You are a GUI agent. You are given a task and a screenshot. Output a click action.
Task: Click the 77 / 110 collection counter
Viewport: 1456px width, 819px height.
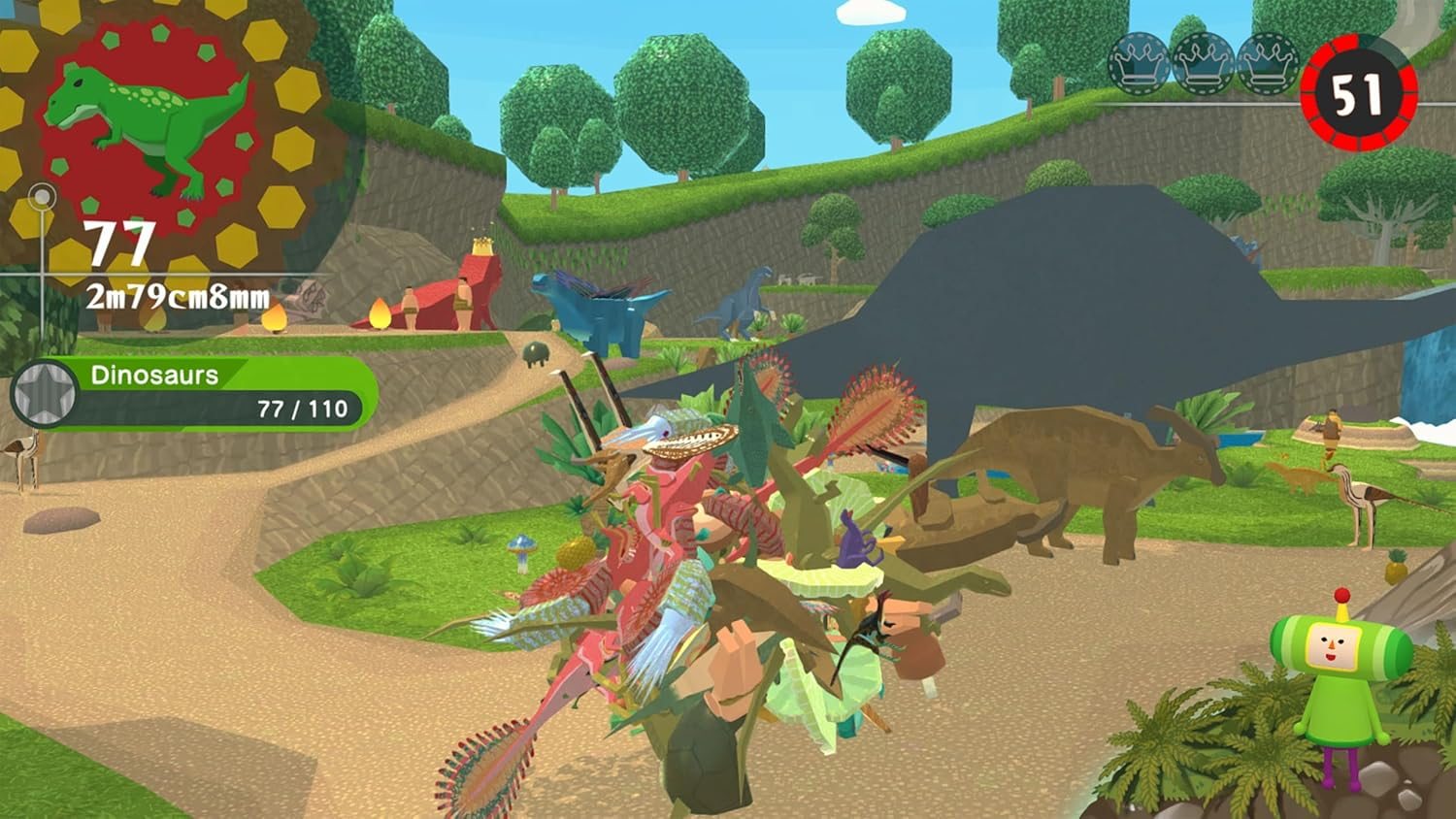tap(302, 409)
